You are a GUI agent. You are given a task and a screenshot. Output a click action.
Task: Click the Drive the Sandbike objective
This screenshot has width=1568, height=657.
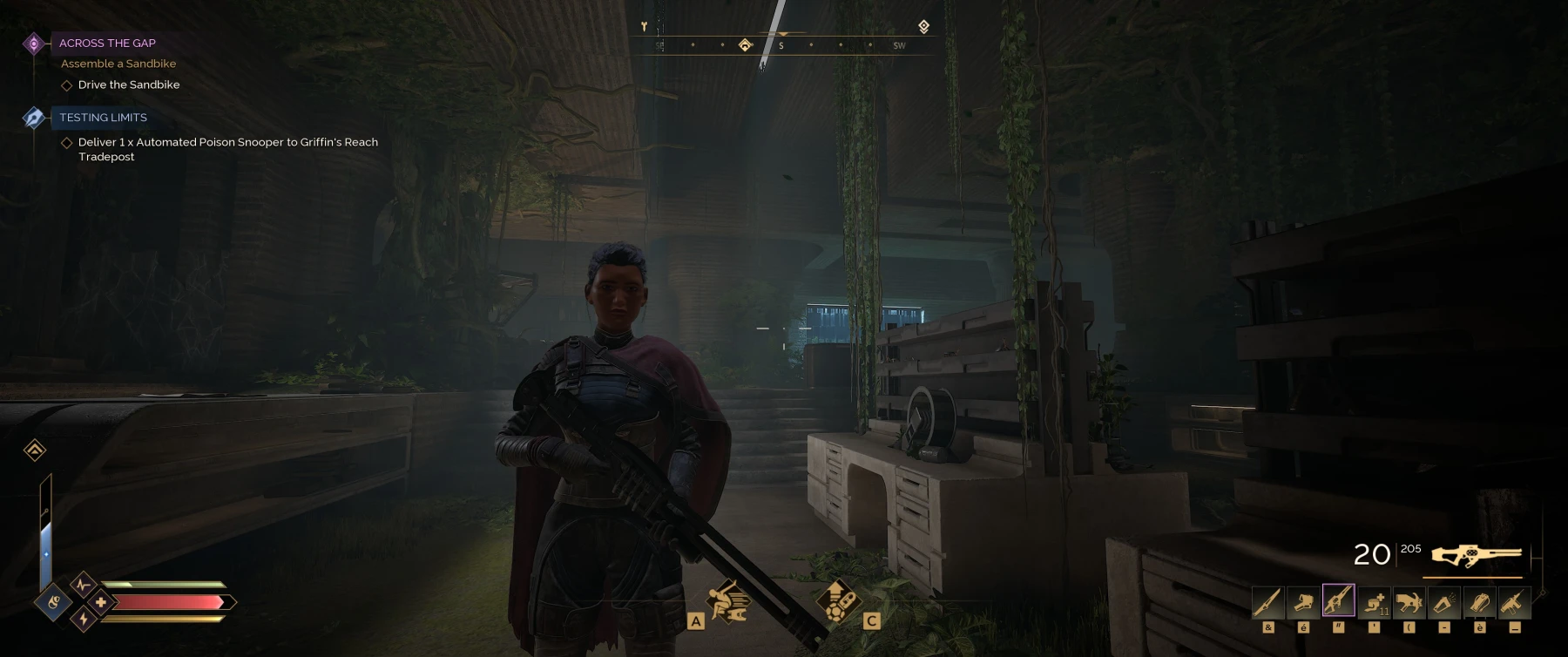128,85
